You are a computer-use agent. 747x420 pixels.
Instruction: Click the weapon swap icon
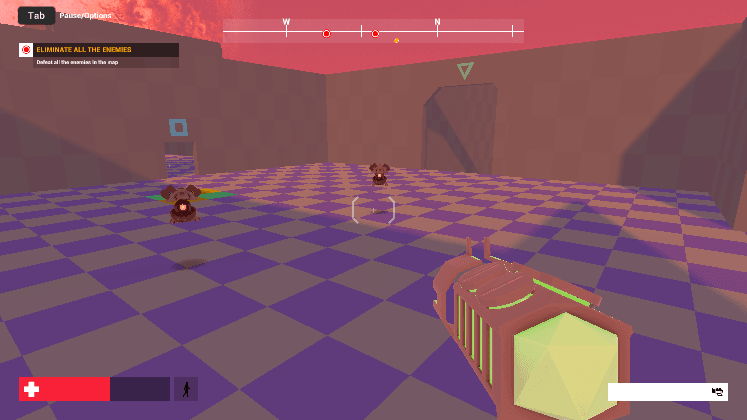click(717, 391)
